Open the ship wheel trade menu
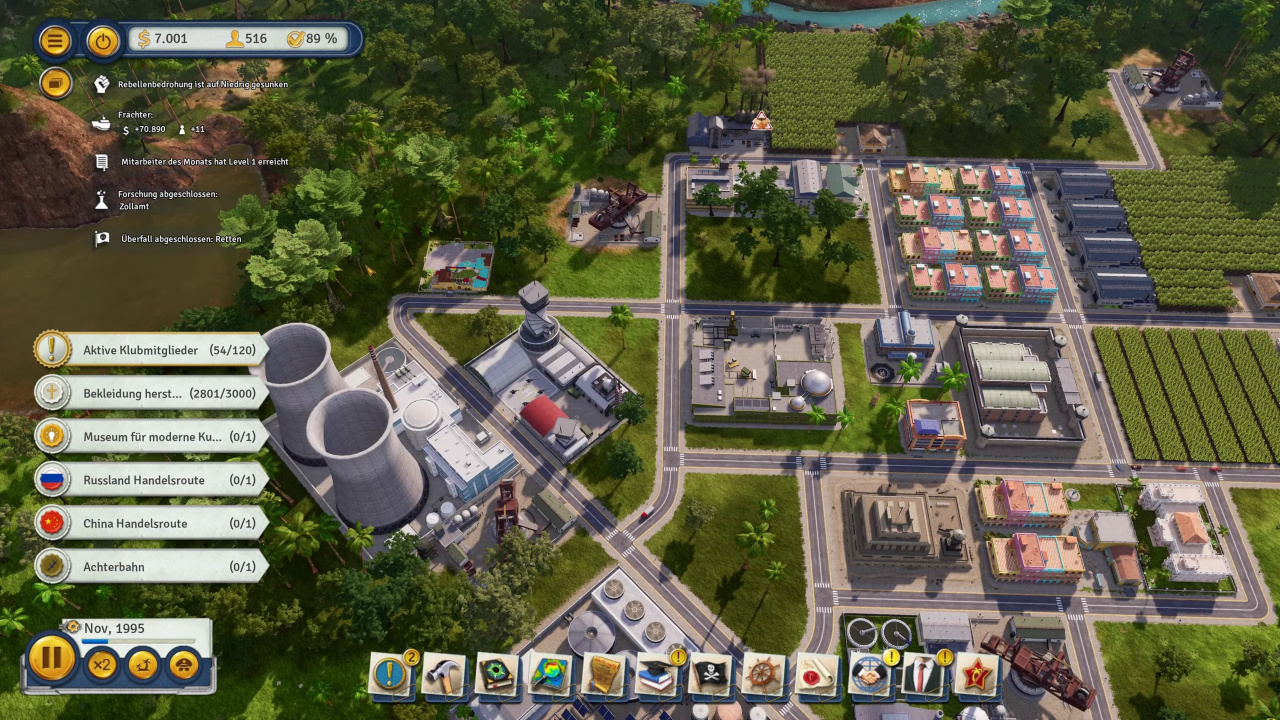This screenshot has height=720, width=1280. click(764, 675)
